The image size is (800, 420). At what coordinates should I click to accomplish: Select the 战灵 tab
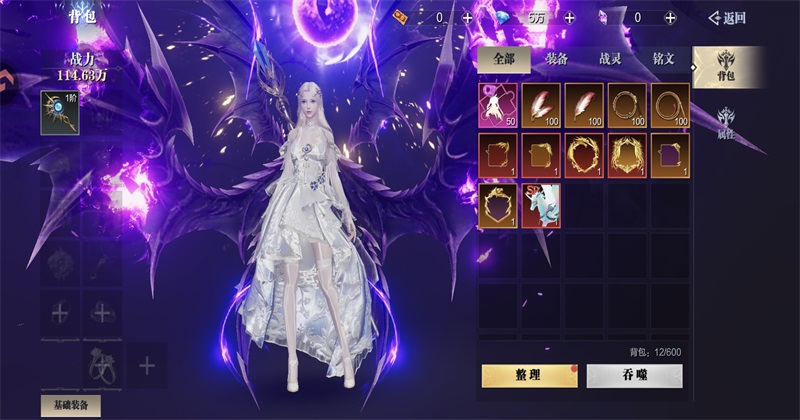point(611,59)
